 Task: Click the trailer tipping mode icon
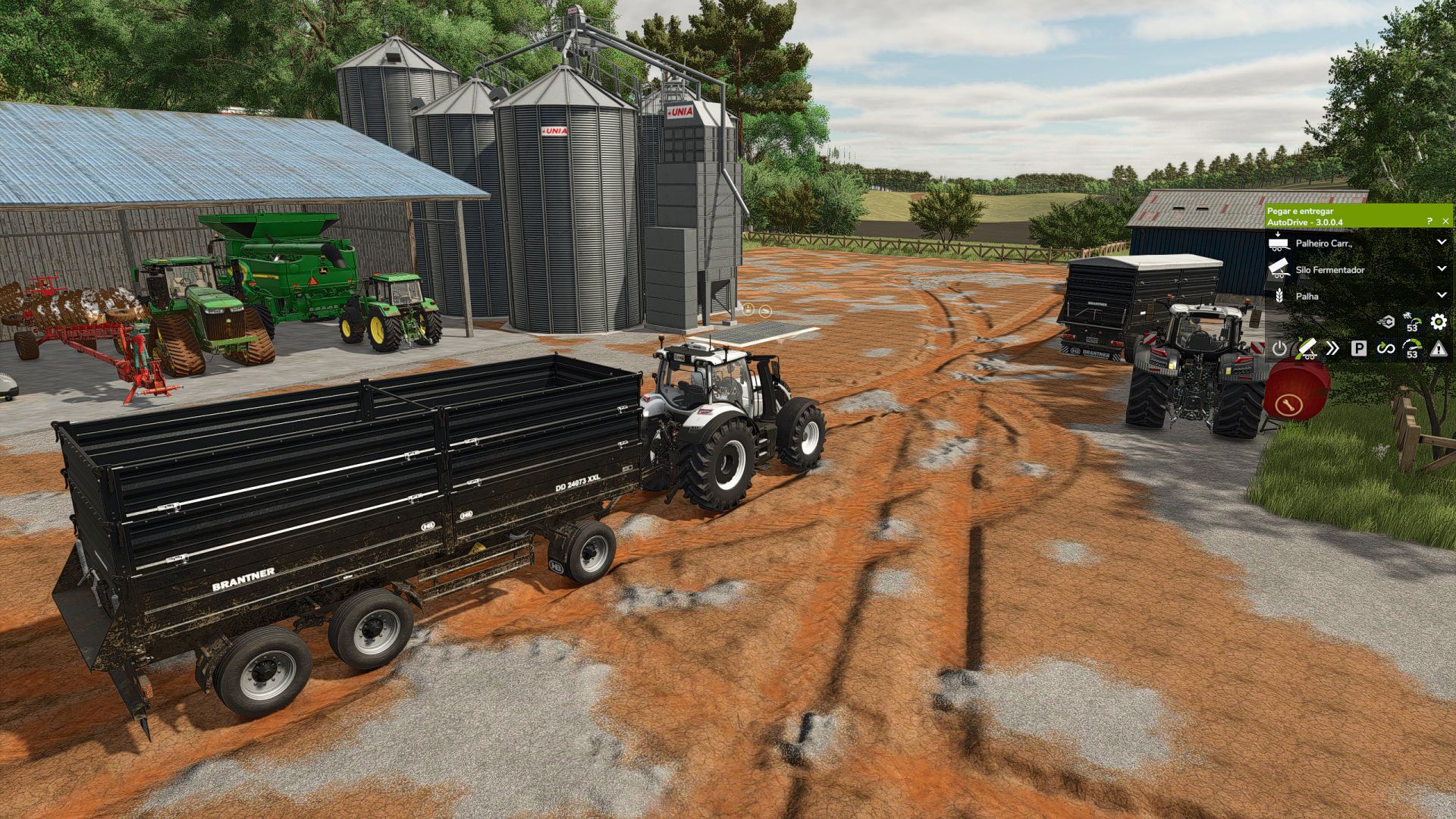click(1306, 349)
